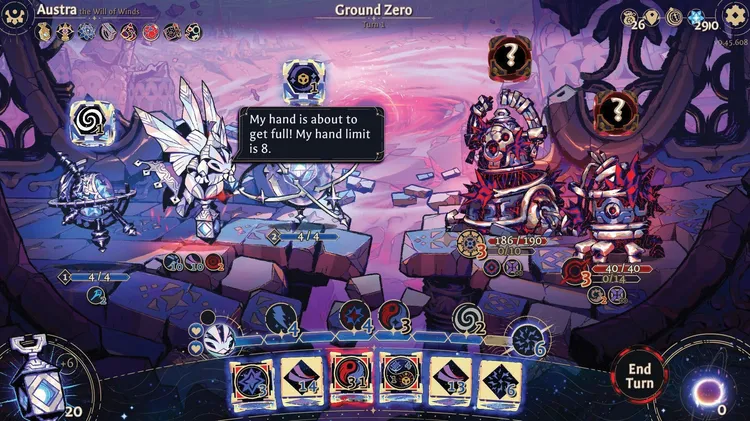This screenshot has width=750, height=421.
Task: Click the money bag currency icon
Action: pos(629,16)
